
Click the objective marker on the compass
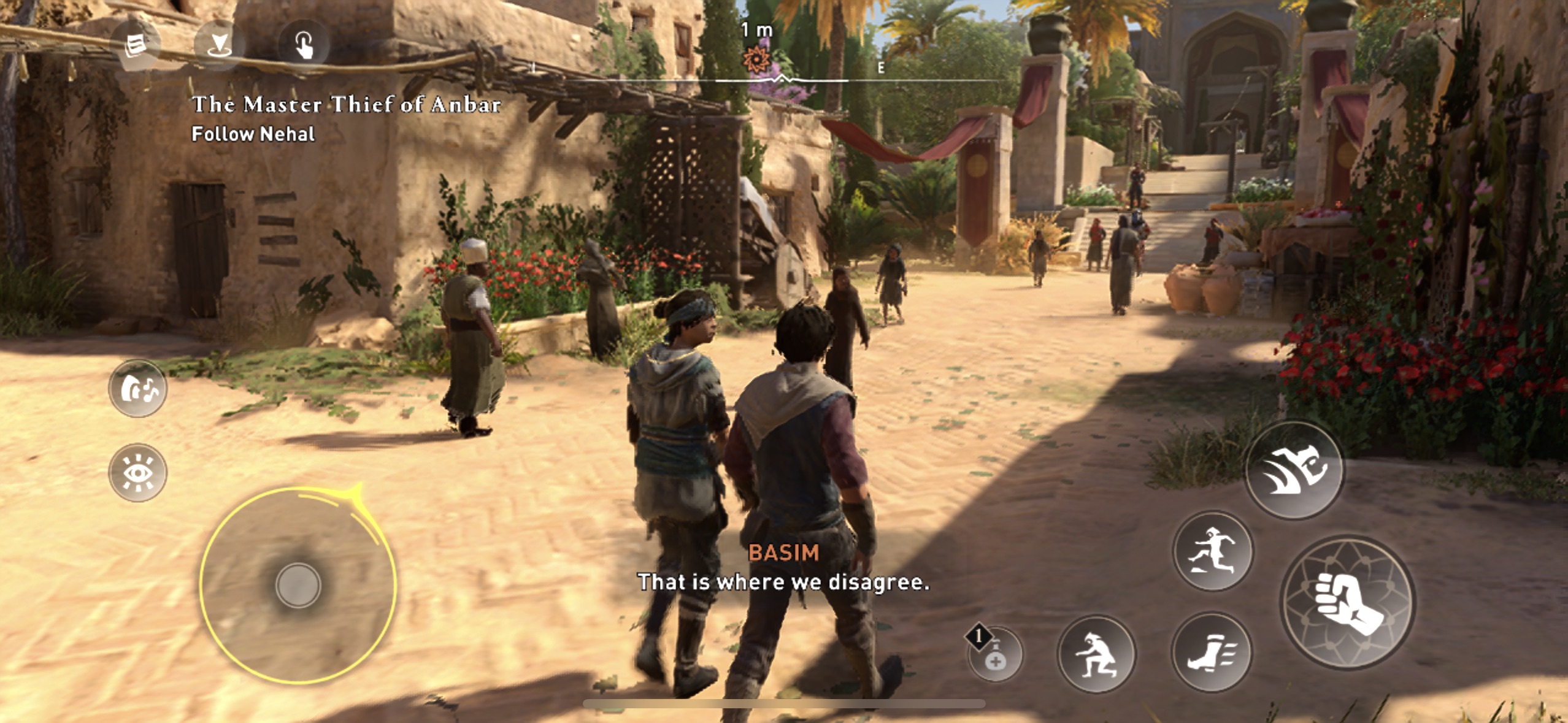756,59
